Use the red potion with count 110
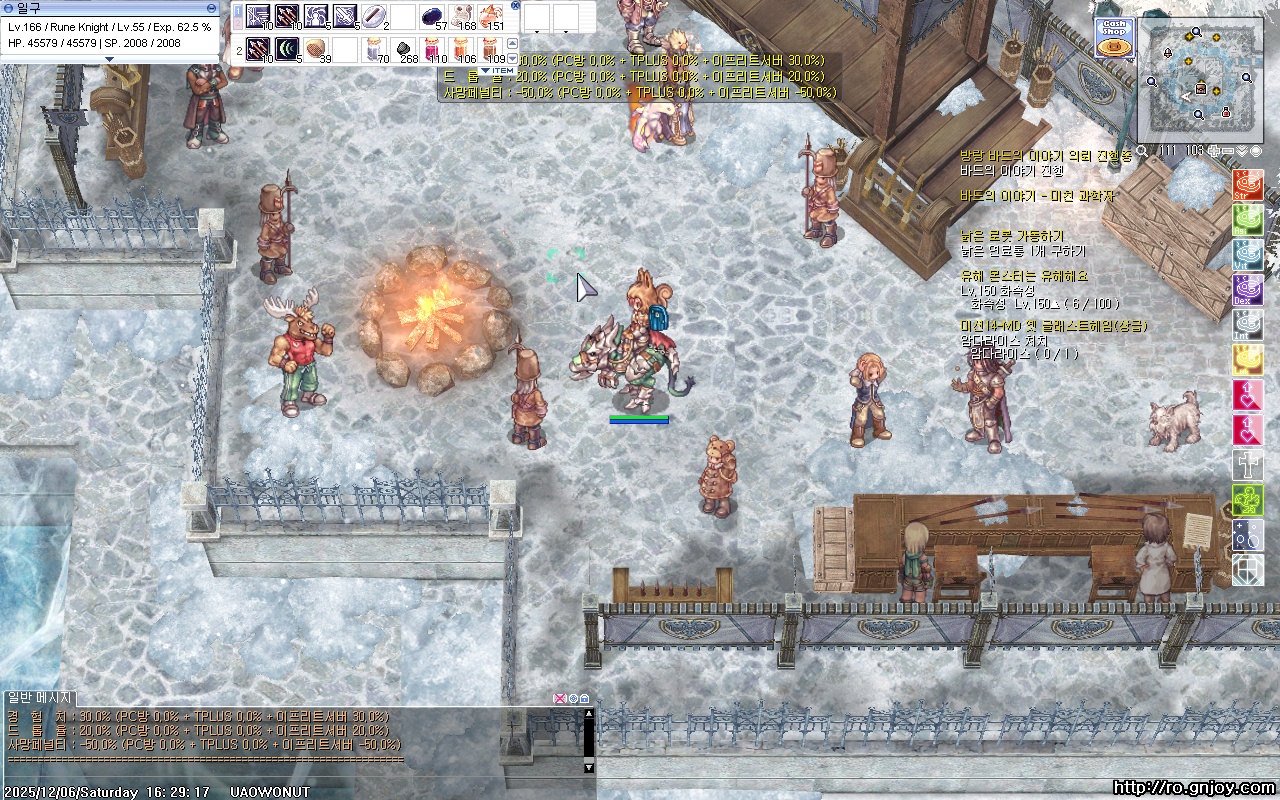 pyautogui.click(x=432, y=48)
